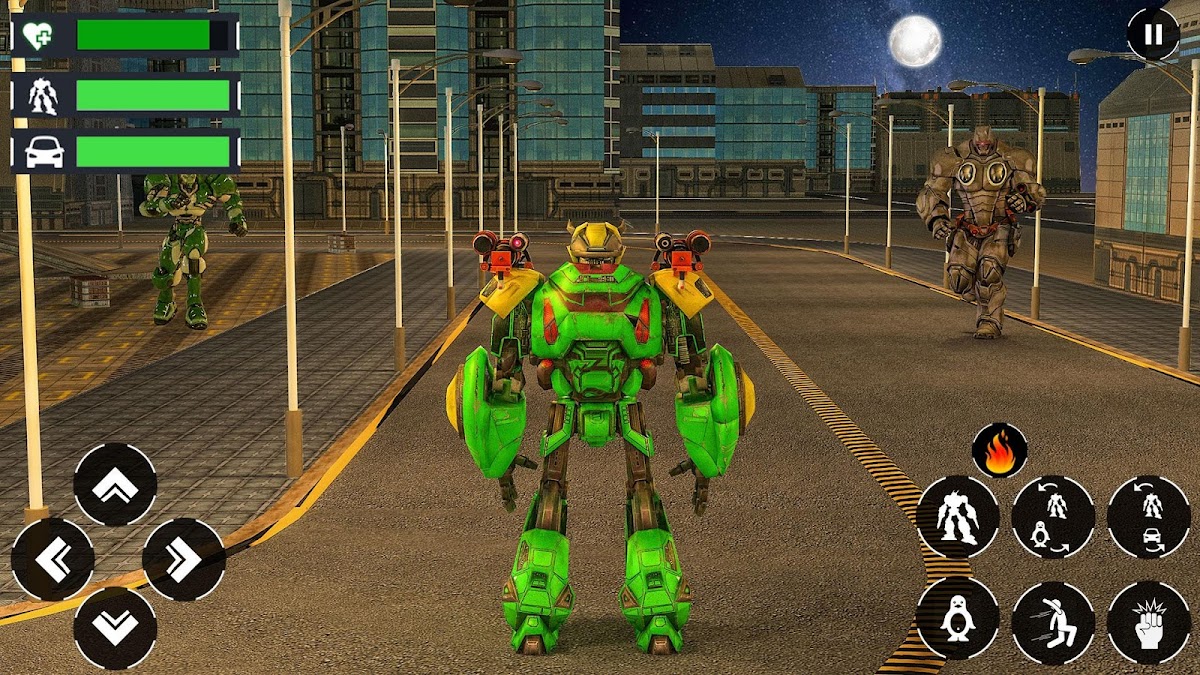Swap between robot and penguin forms

1053,517
